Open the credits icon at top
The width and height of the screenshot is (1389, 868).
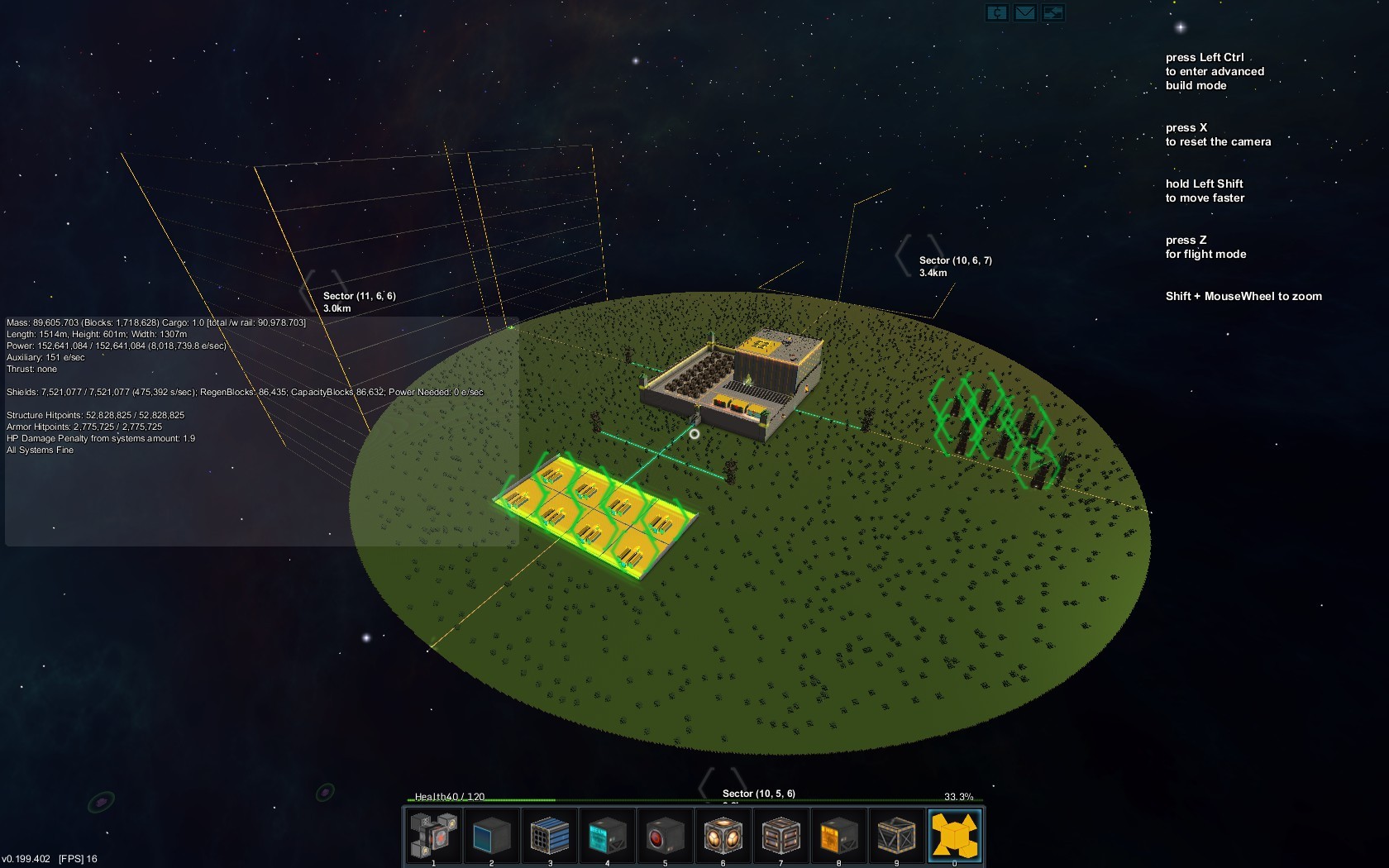click(997, 12)
